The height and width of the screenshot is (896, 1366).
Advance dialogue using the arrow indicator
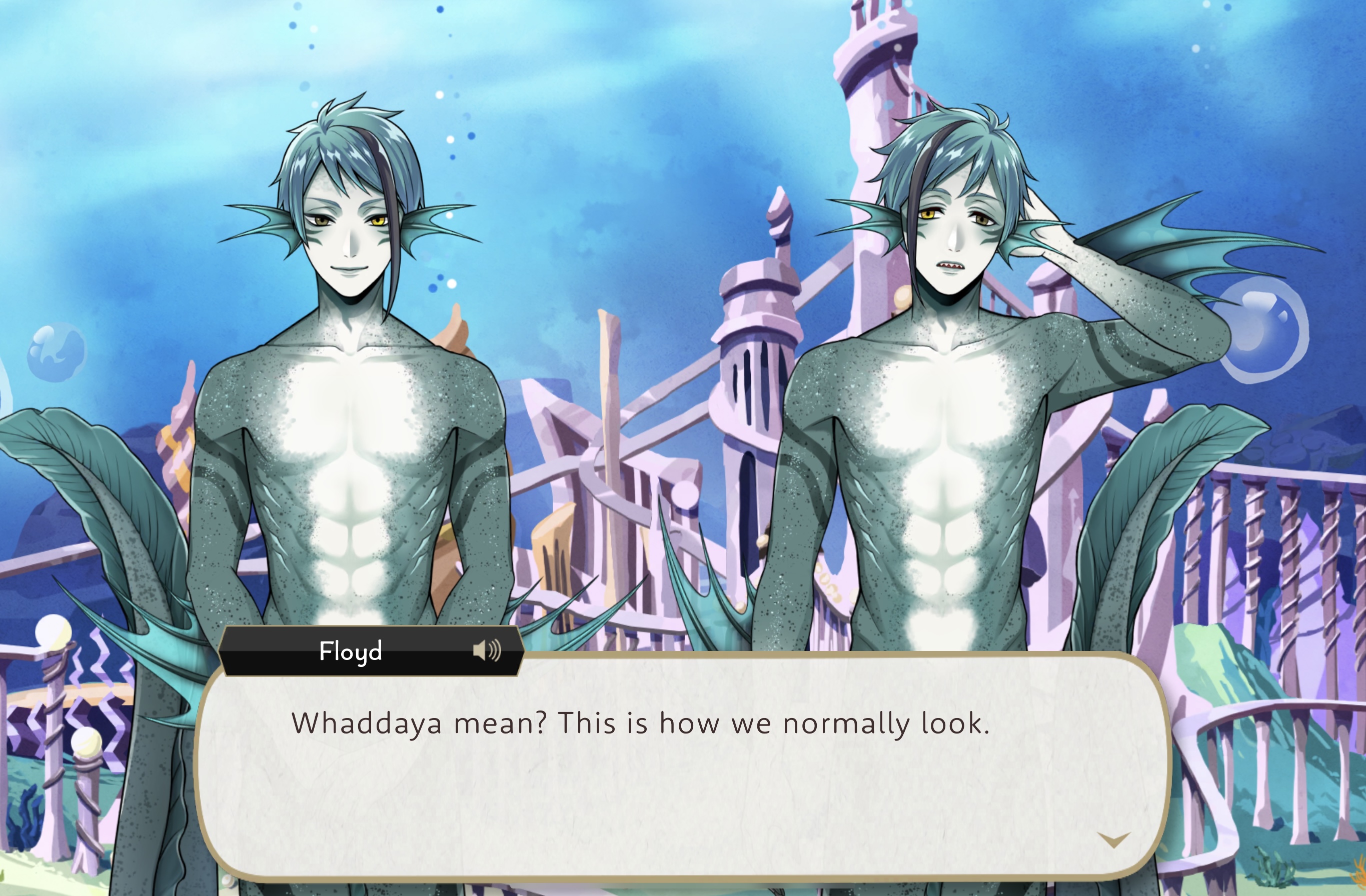click(1113, 841)
